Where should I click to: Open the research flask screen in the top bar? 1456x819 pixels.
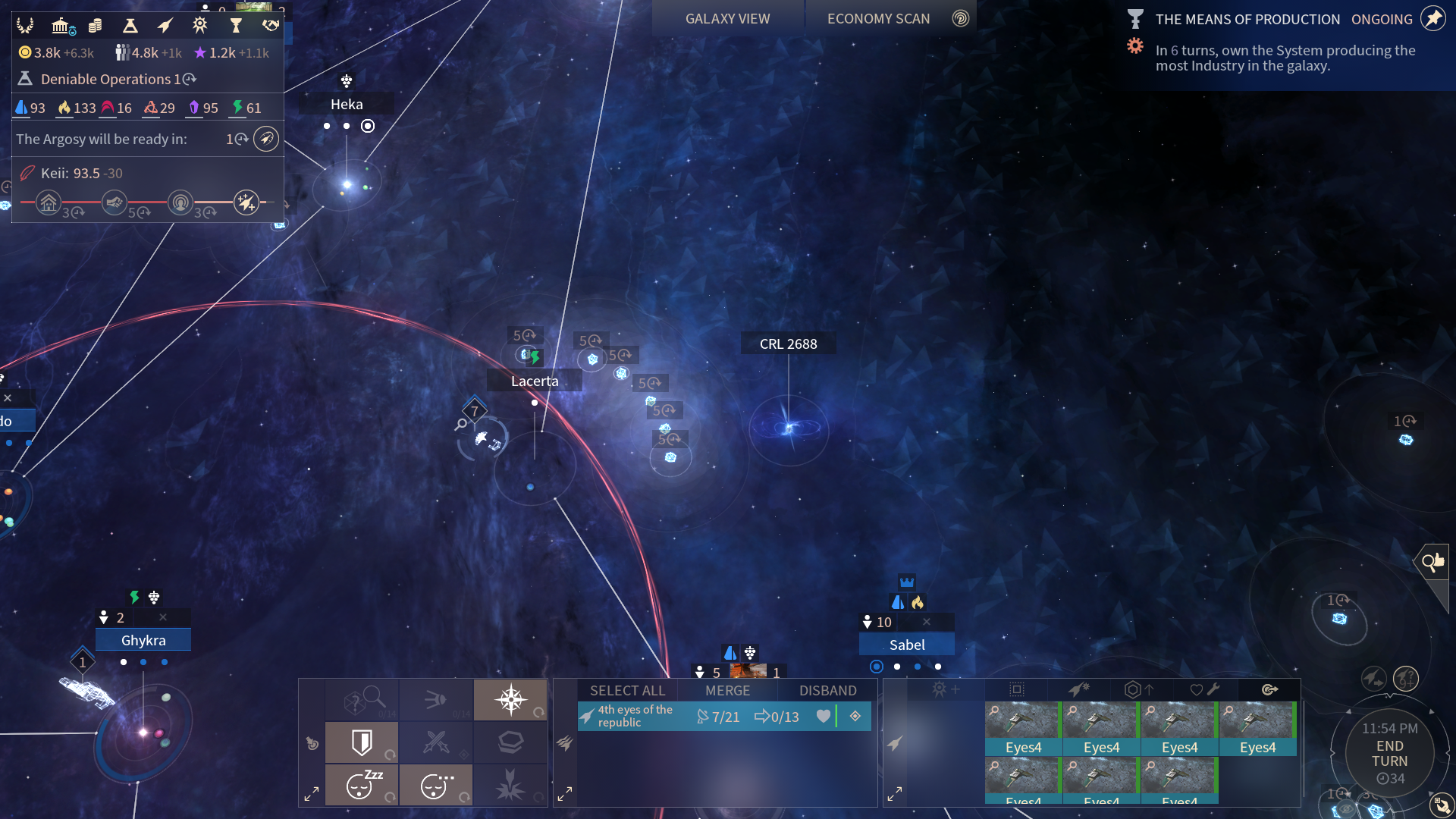point(130,27)
